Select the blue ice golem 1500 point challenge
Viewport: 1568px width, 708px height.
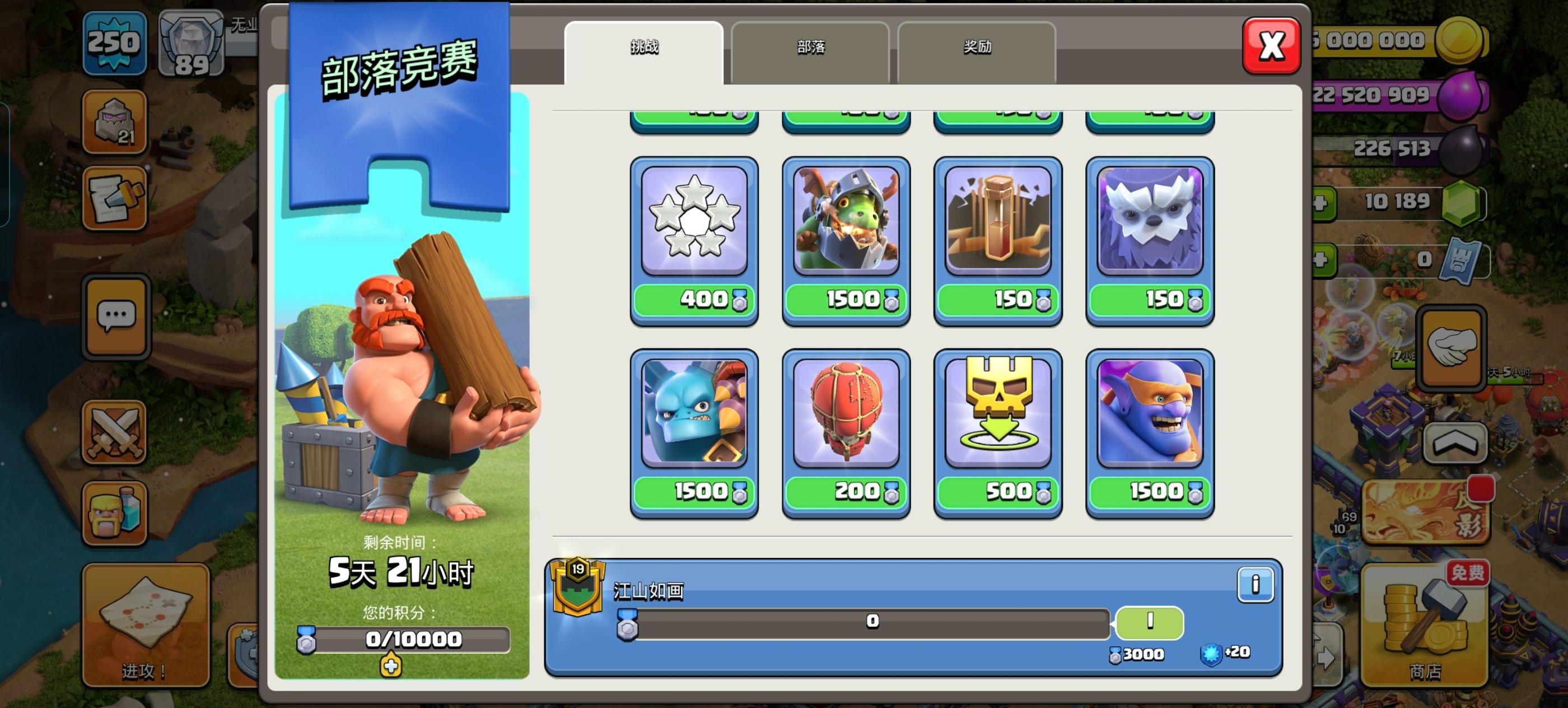click(x=694, y=433)
